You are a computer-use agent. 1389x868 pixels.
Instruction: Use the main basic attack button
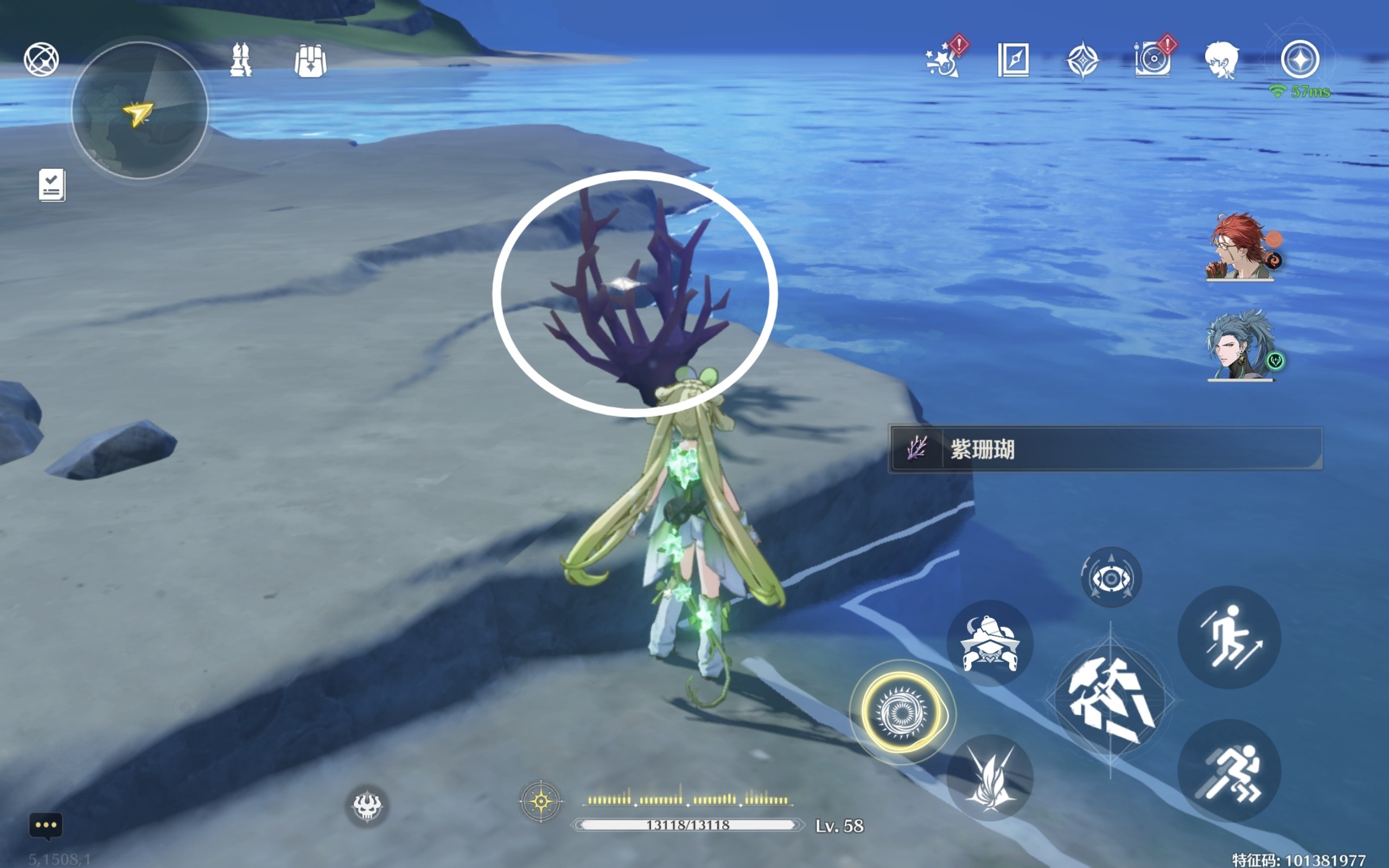(1110, 700)
